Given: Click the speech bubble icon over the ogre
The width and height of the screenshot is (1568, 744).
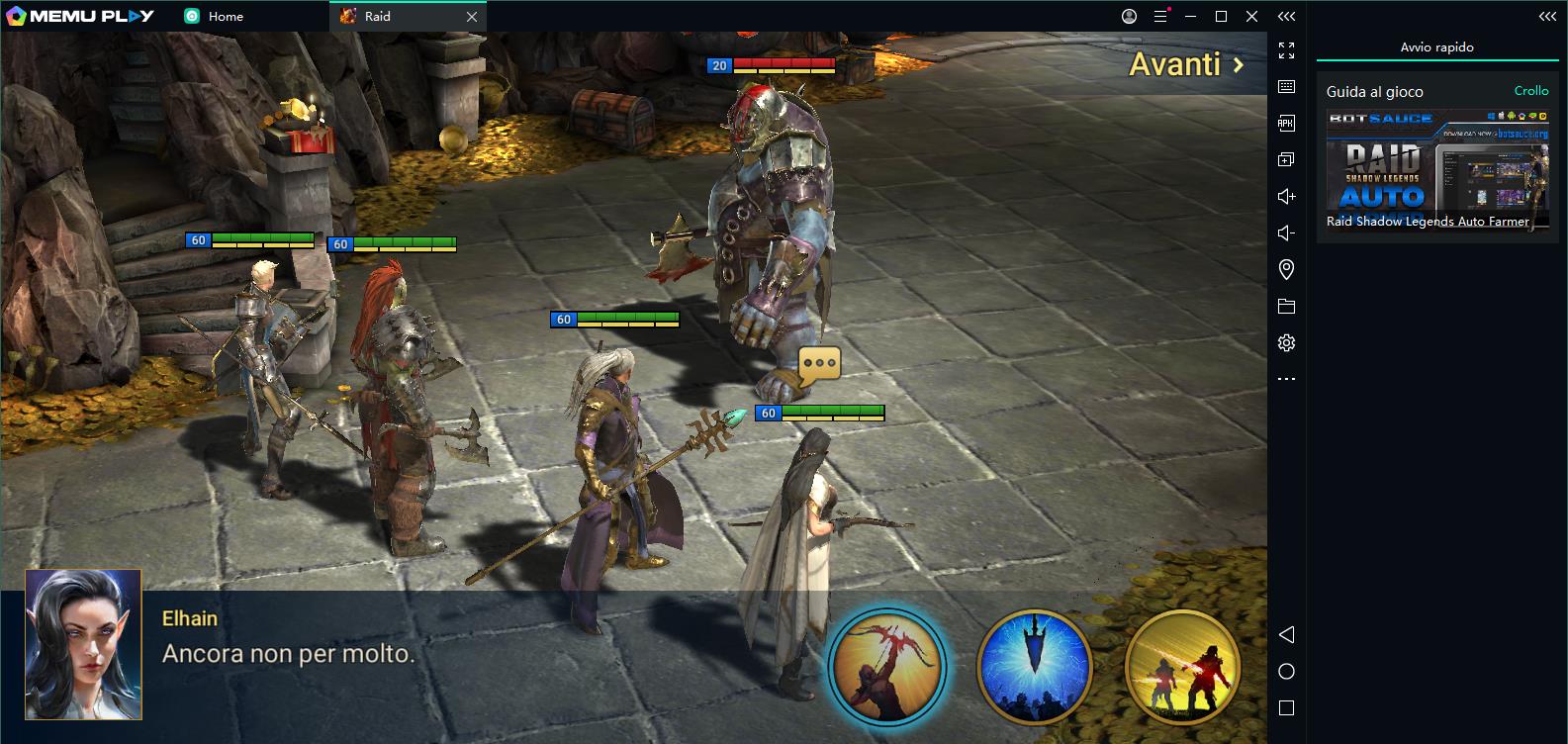Looking at the screenshot, I should (x=819, y=364).
